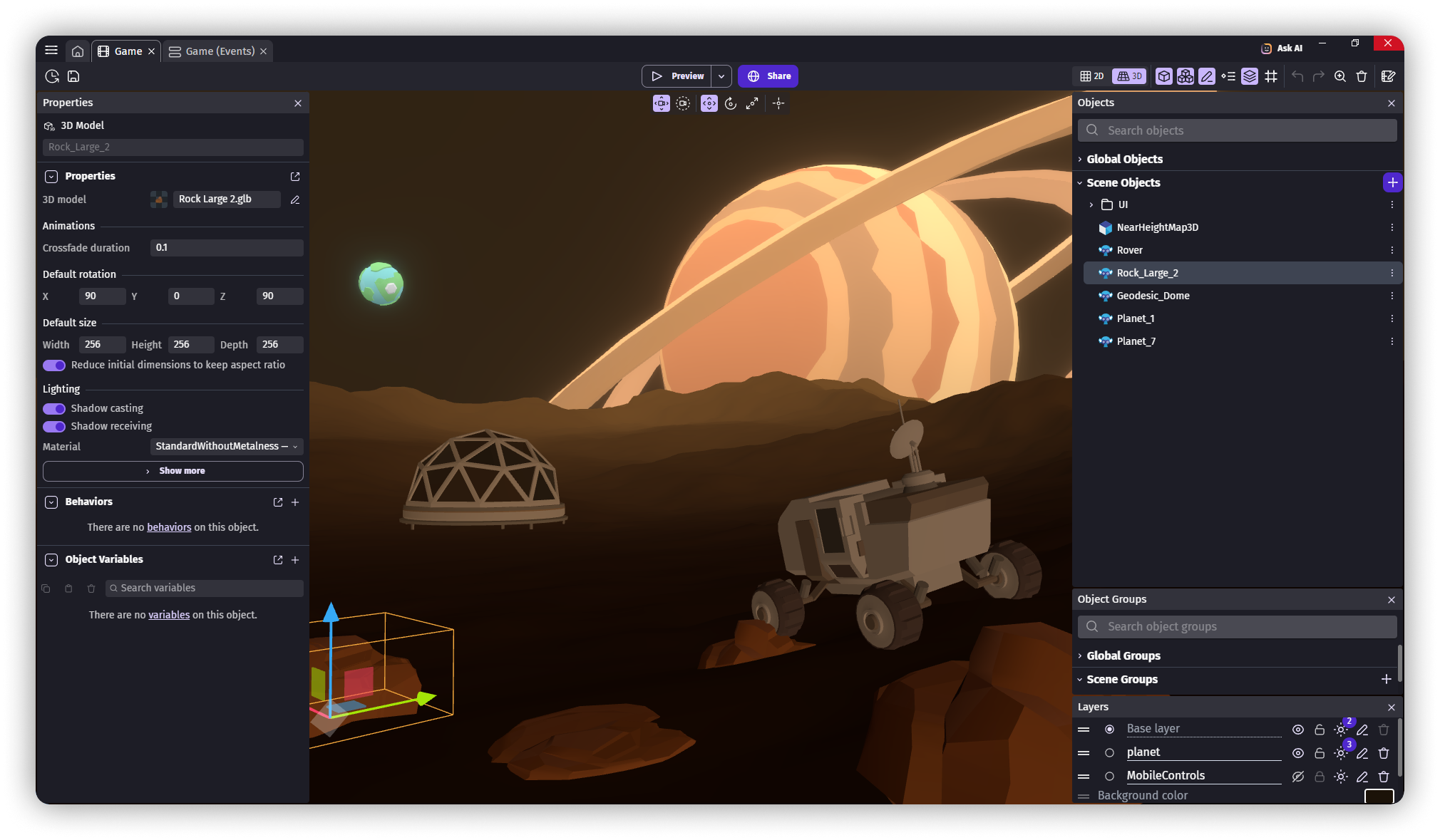Image resolution: width=1440 pixels, height=840 pixels.
Task: Click the undo arrow icon
Action: coord(1297,76)
